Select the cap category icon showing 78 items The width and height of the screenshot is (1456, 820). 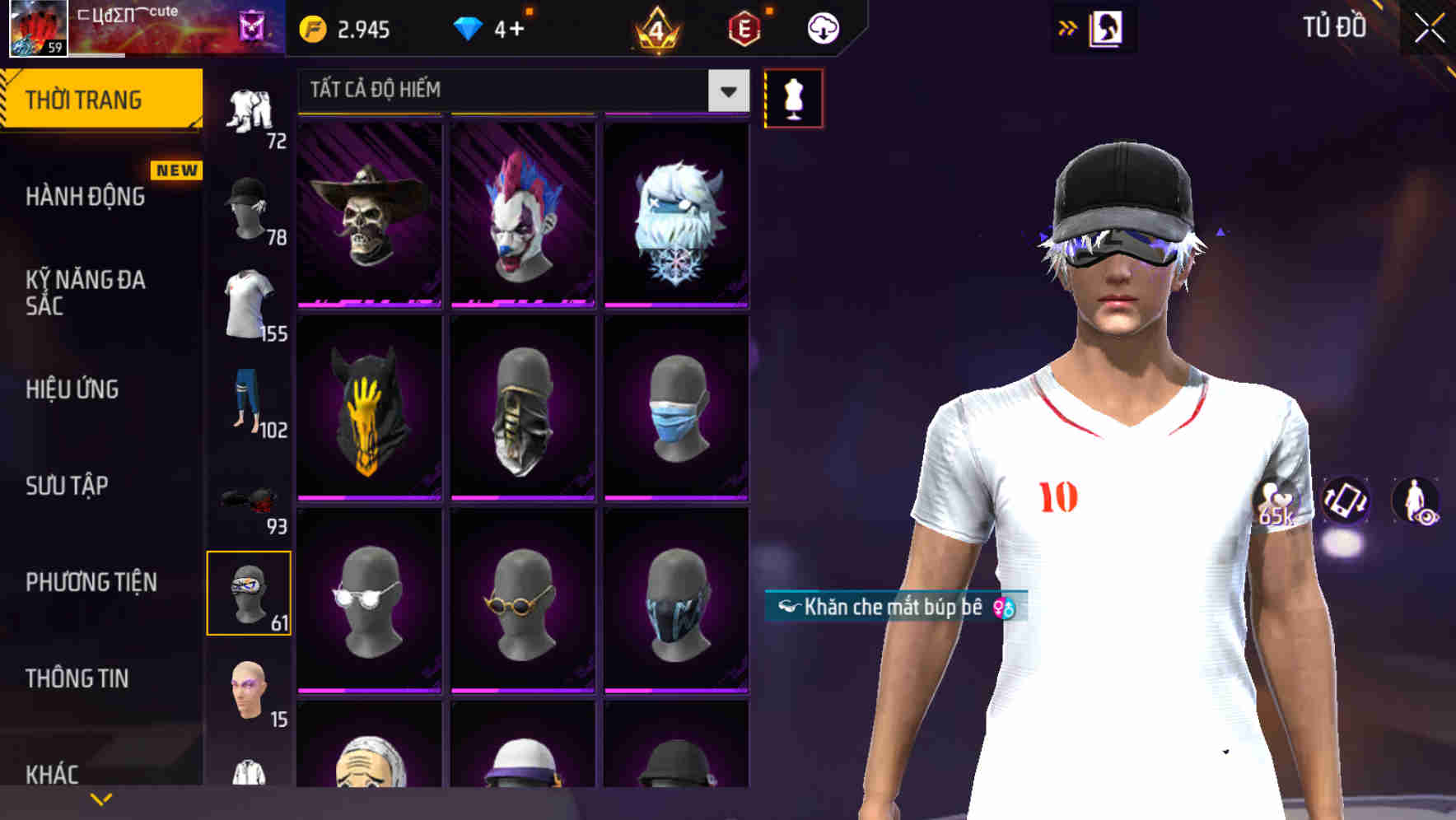[250, 200]
